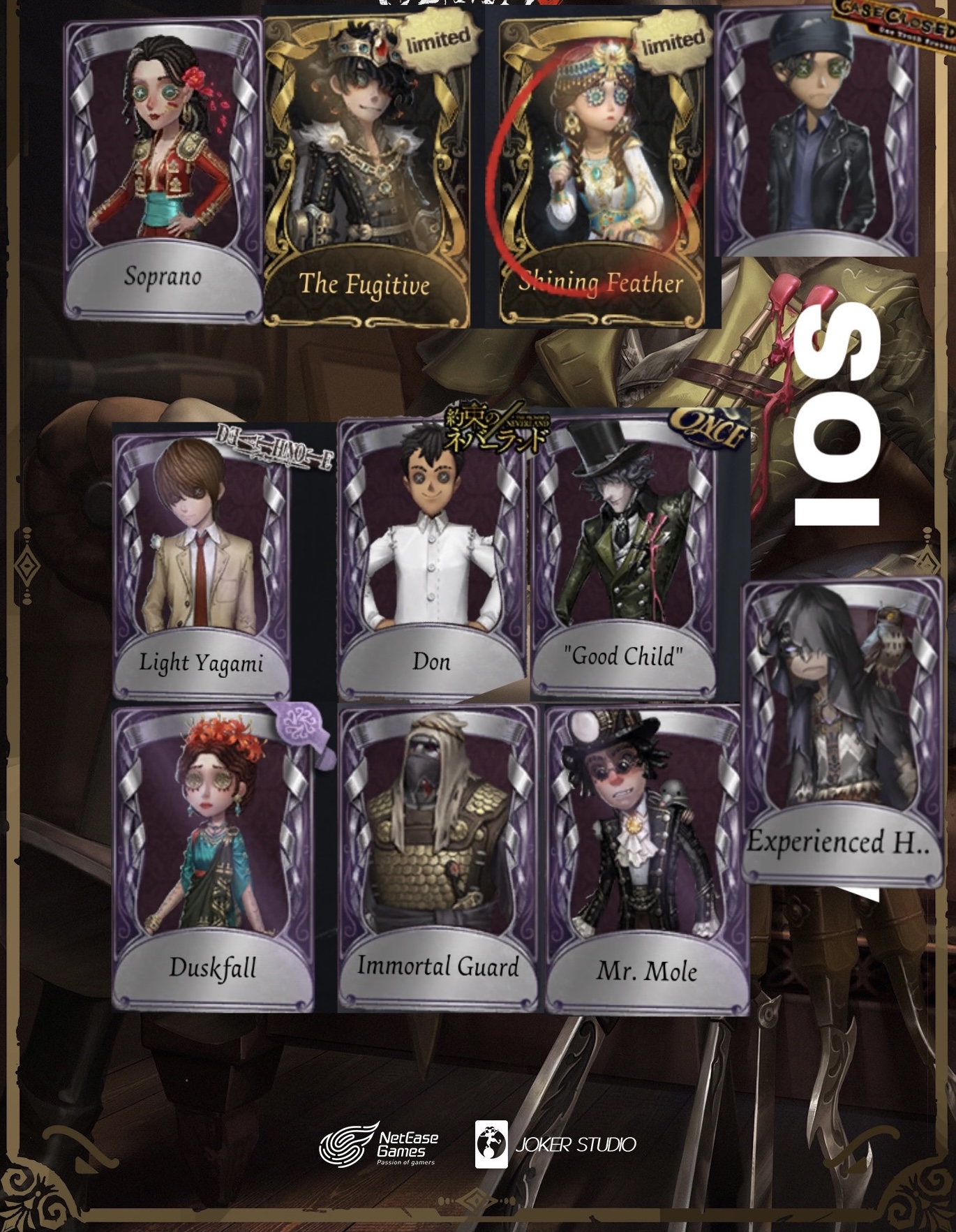The height and width of the screenshot is (1232, 956).
Task: Click the Death Note logo above Light Yagami
Action: pyautogui.click(x=271, y=447)
